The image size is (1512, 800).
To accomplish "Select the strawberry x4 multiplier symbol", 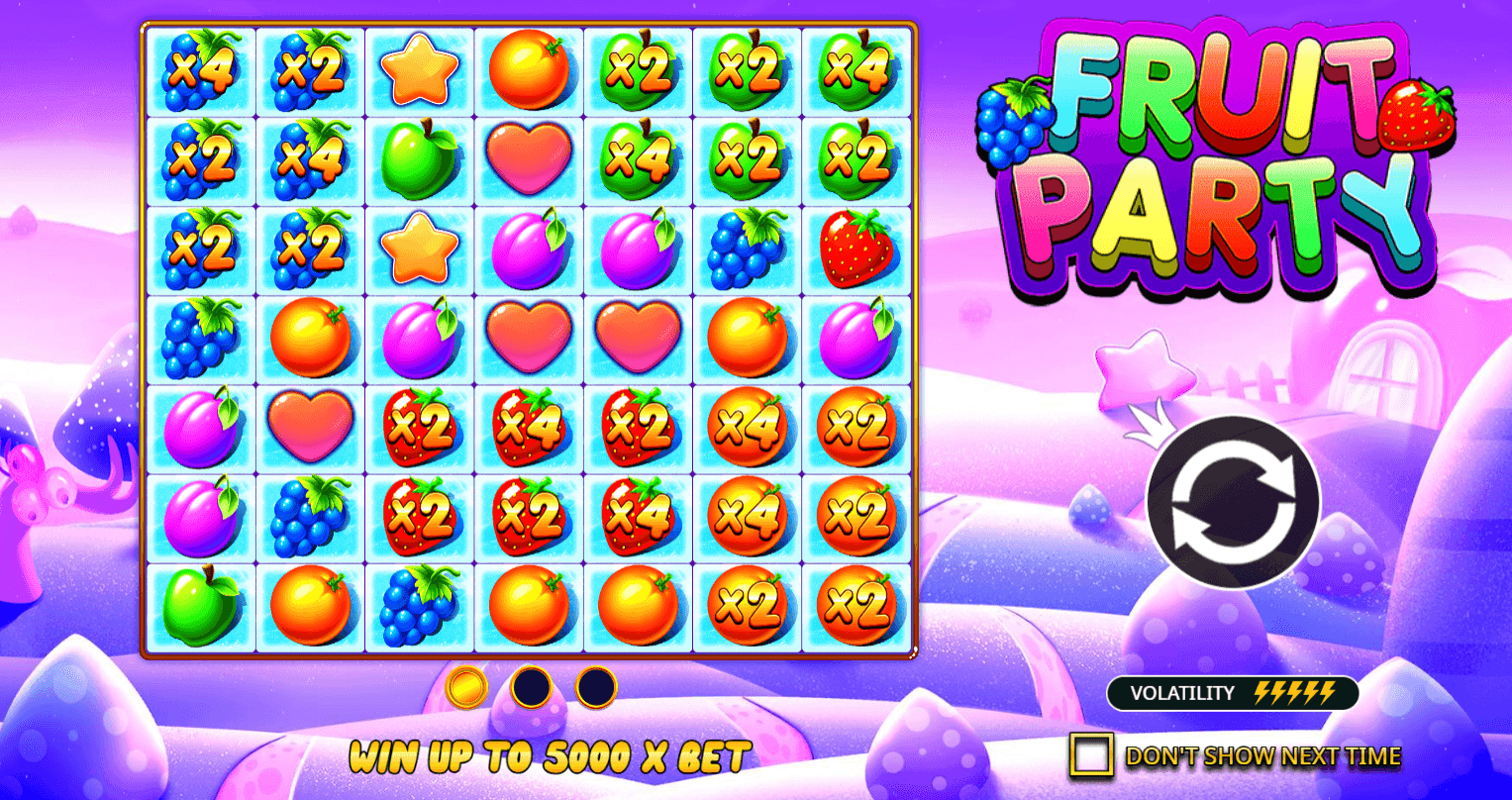I will (x=528, y=427).
